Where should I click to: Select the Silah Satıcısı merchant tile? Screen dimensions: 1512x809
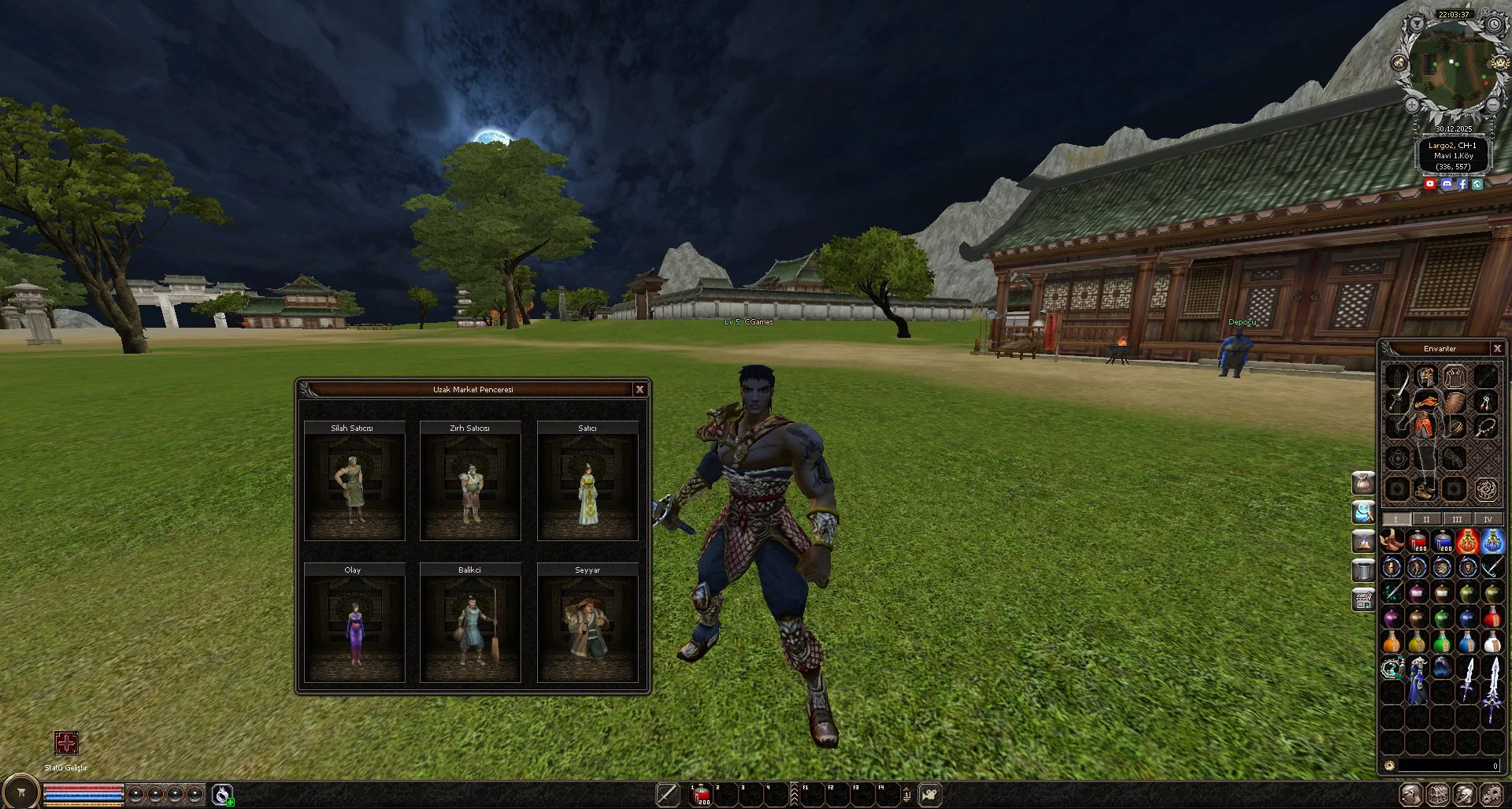354,482
